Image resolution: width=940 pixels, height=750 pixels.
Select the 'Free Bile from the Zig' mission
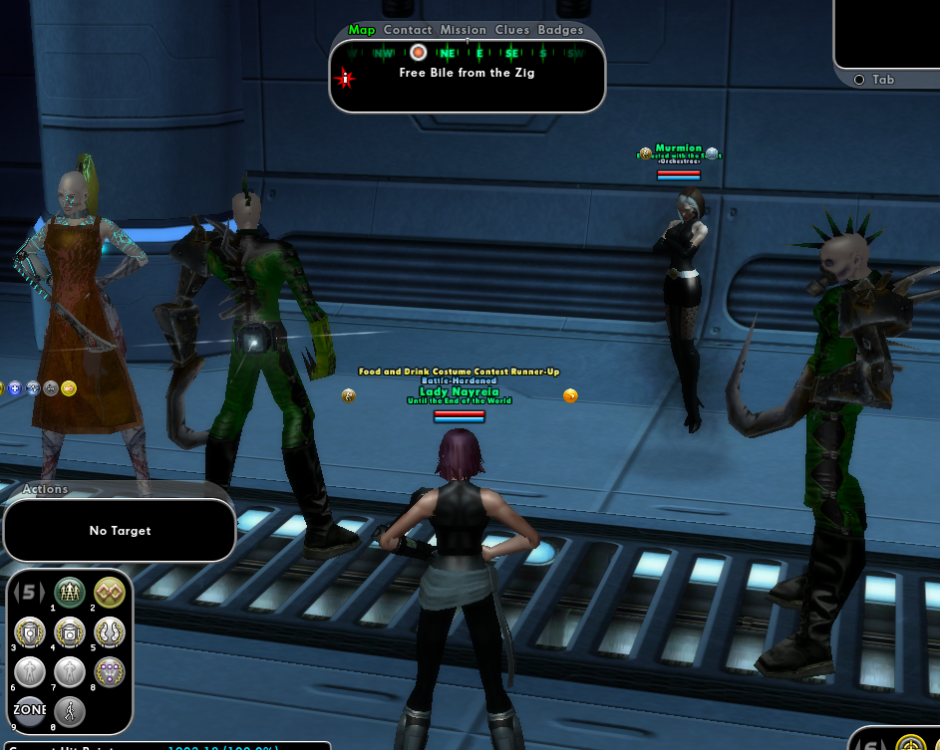466,73
